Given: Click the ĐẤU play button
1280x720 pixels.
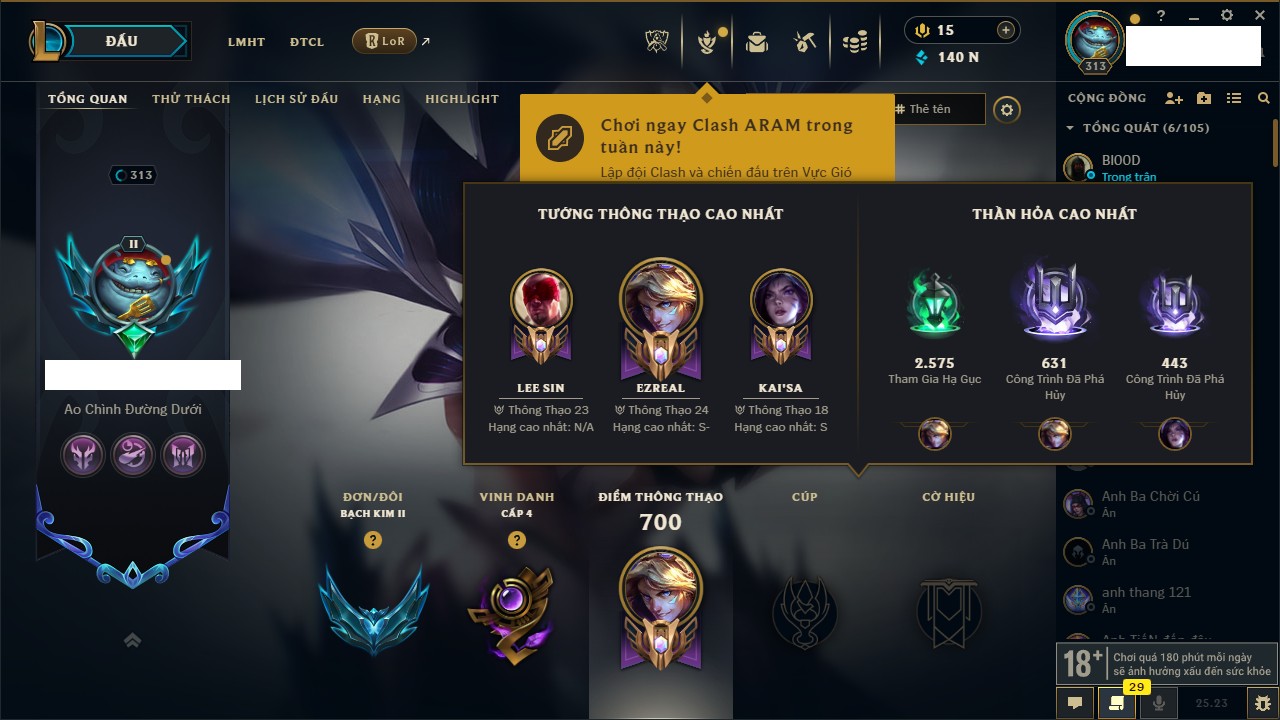Looking at the screenshot, I should tap(122, 41).
